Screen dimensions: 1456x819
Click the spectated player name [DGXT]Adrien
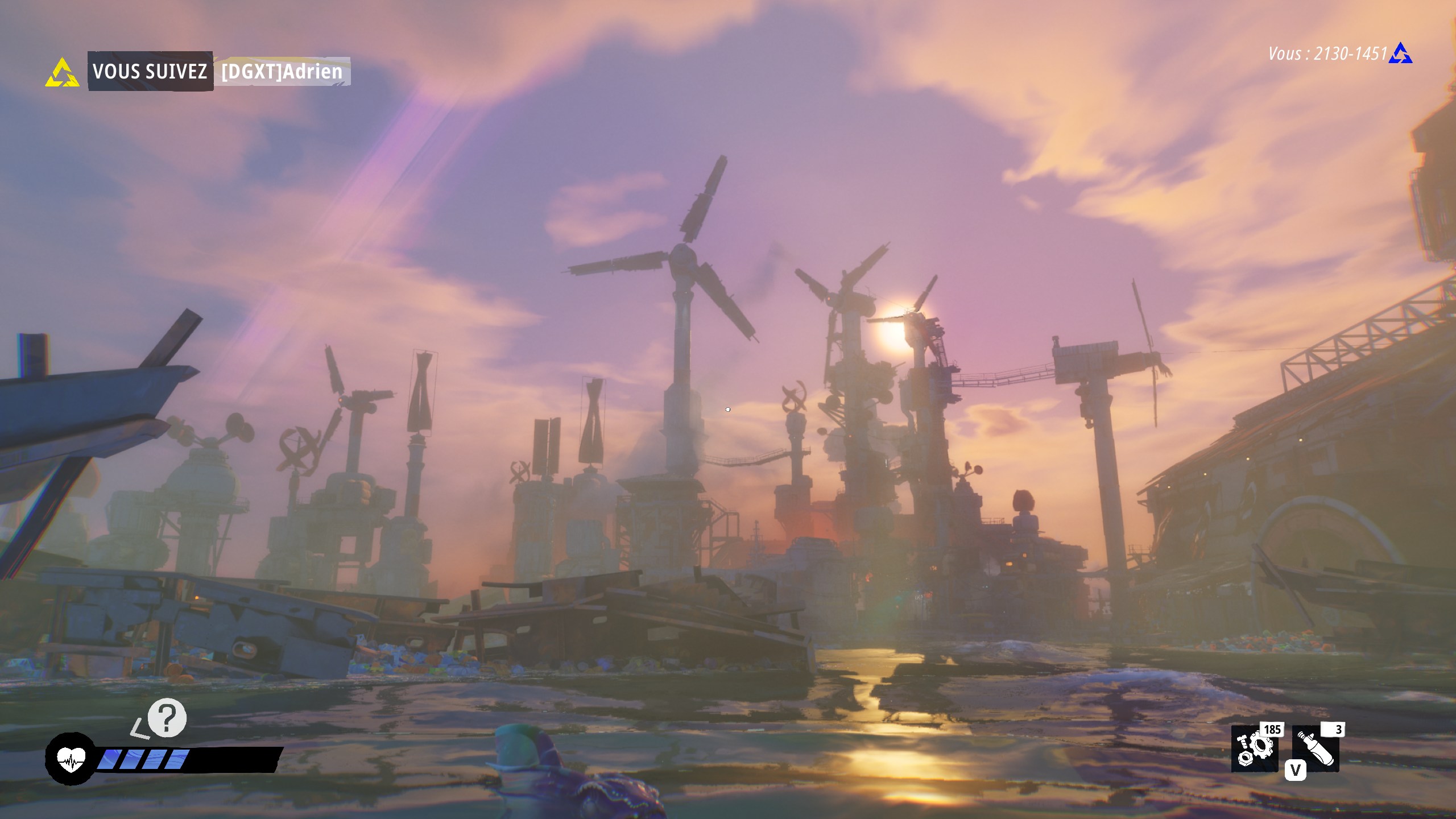click(x=282, y=72)
